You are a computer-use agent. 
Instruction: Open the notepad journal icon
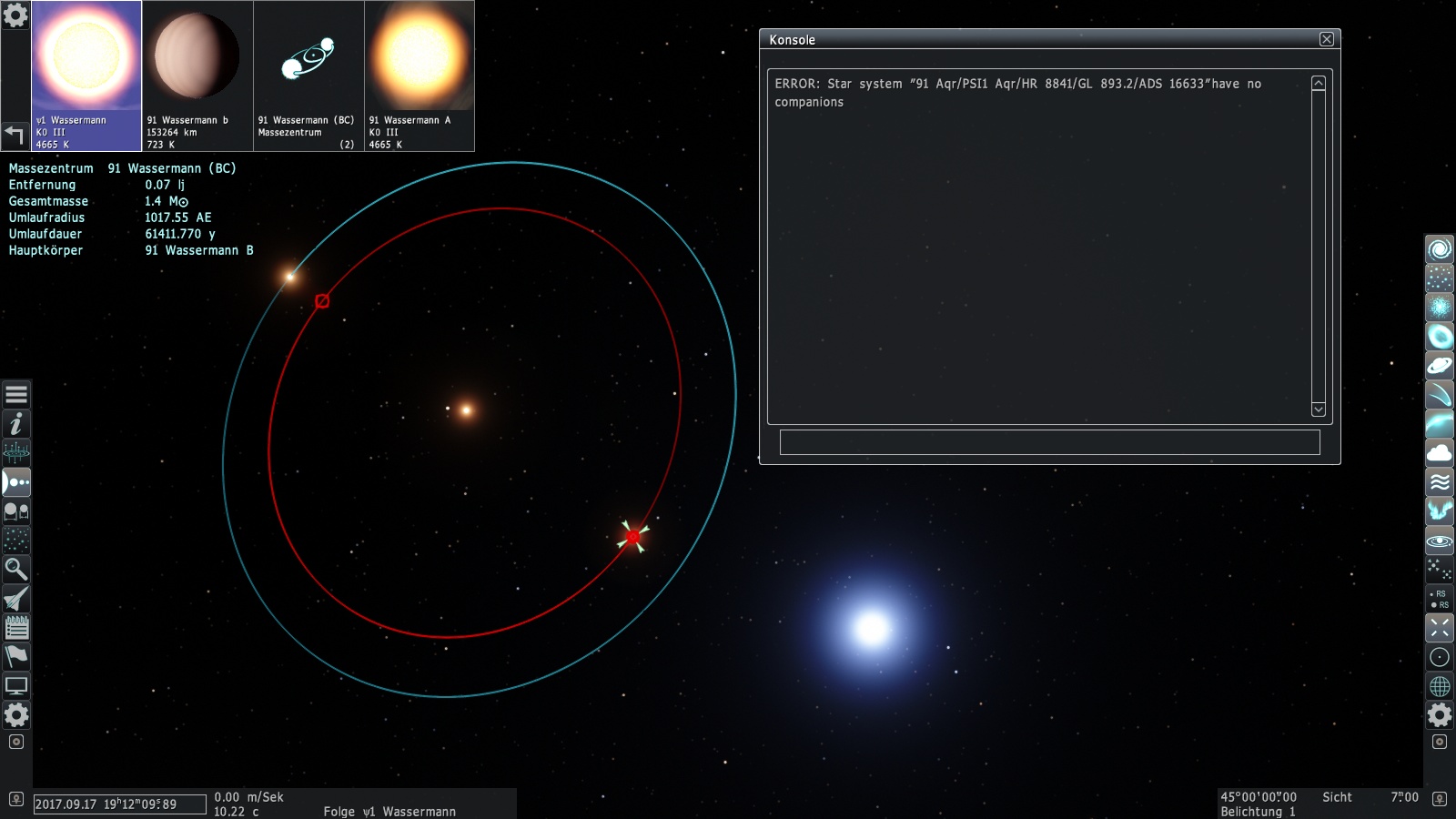pyautogui.click(x=16, y=628)
